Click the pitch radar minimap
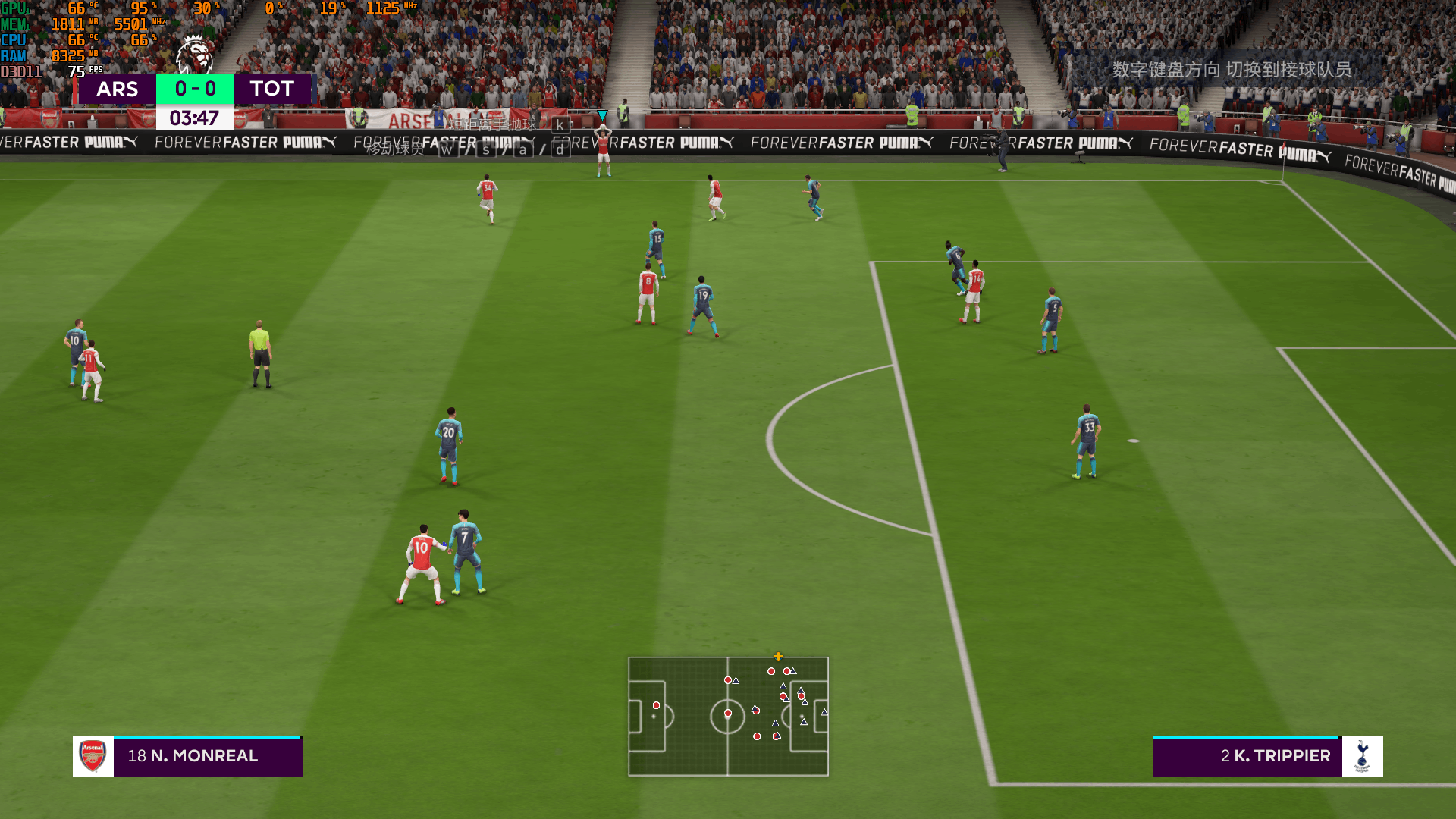This screenshot has height=819, width=1456. pos(728,716)
